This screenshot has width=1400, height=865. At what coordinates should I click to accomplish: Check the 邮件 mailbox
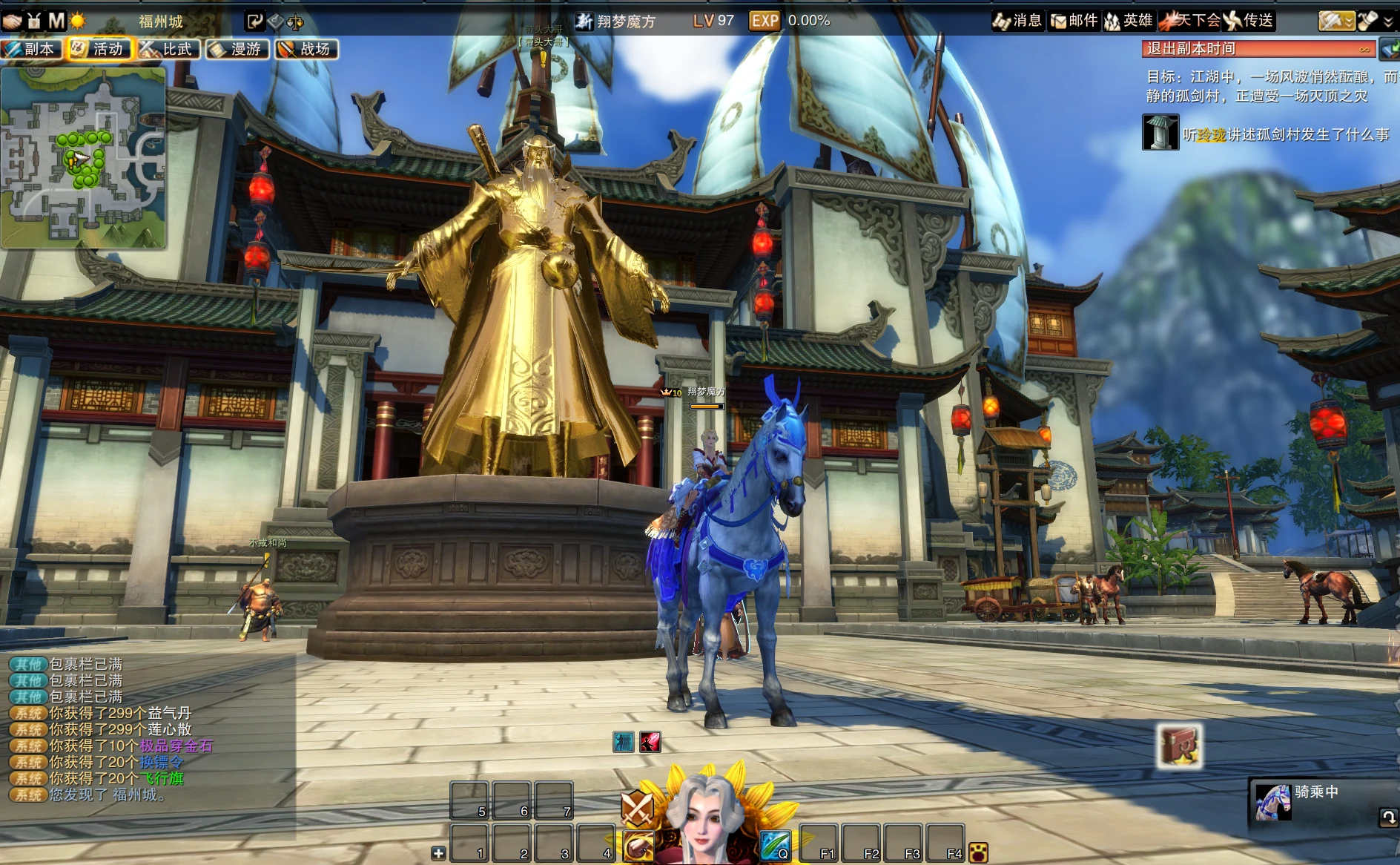[x=1074, y=21]
